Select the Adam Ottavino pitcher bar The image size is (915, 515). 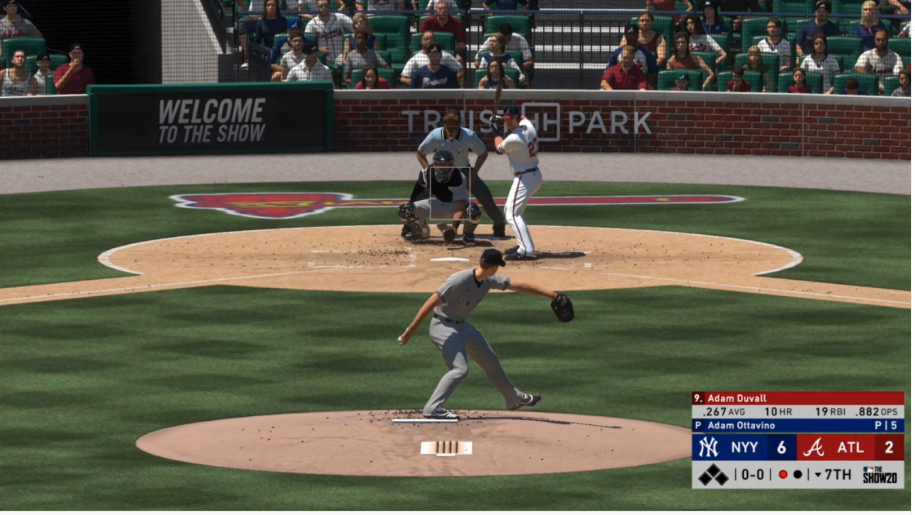point(797,426)
